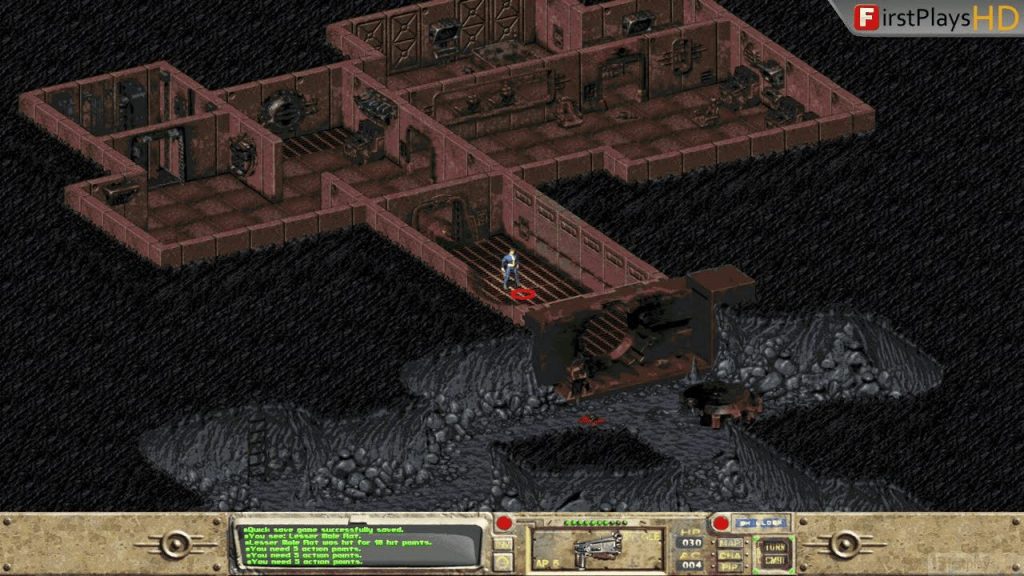Viewport: 1024px width, 576px height.
Task: Open the CHA character sheet
Action: pyautogui.click(x=730, y=555)
